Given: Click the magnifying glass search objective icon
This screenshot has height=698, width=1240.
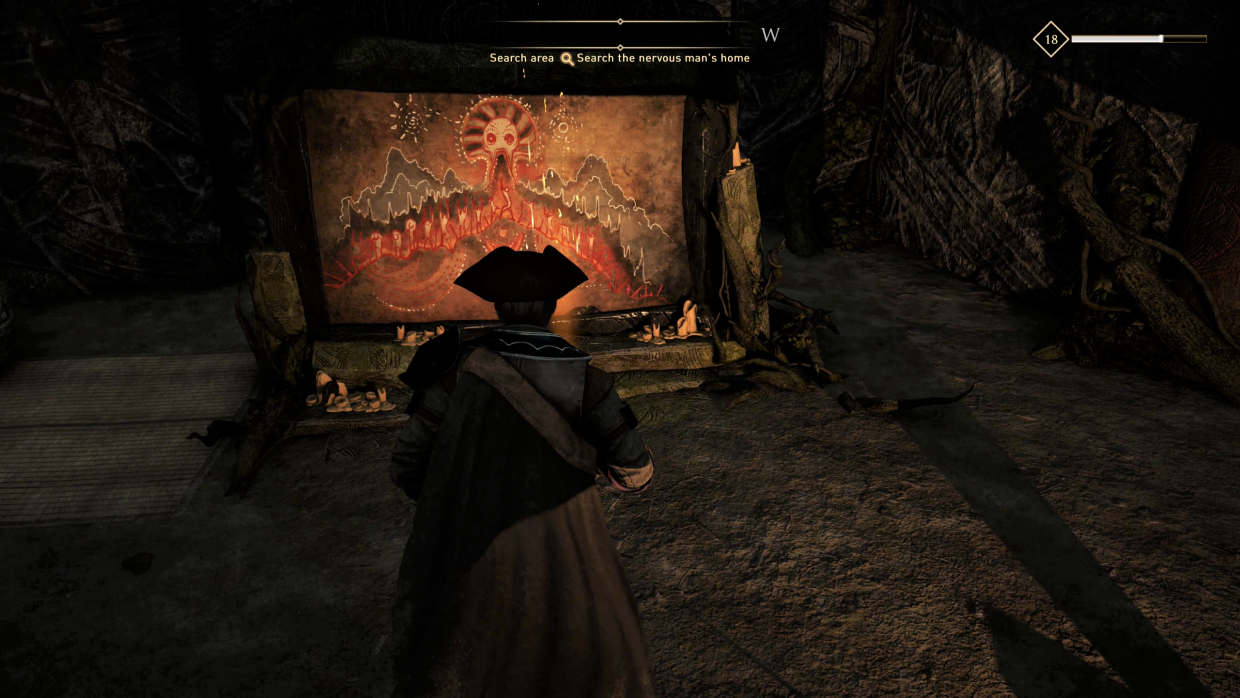Looking at the screenshot, I should pos(567,59).
